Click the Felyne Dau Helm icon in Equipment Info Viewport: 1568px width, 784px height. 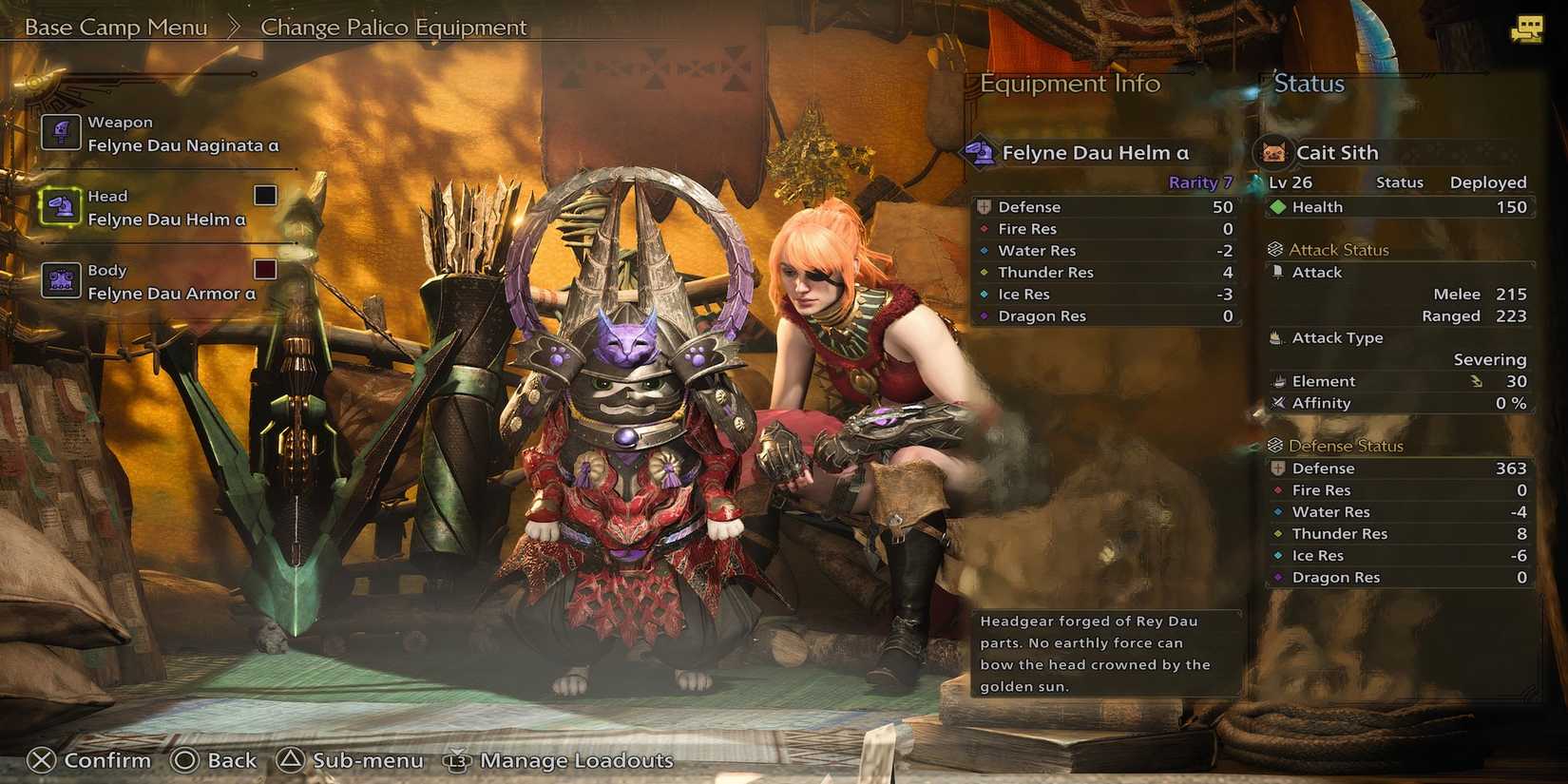pos(981,150)
